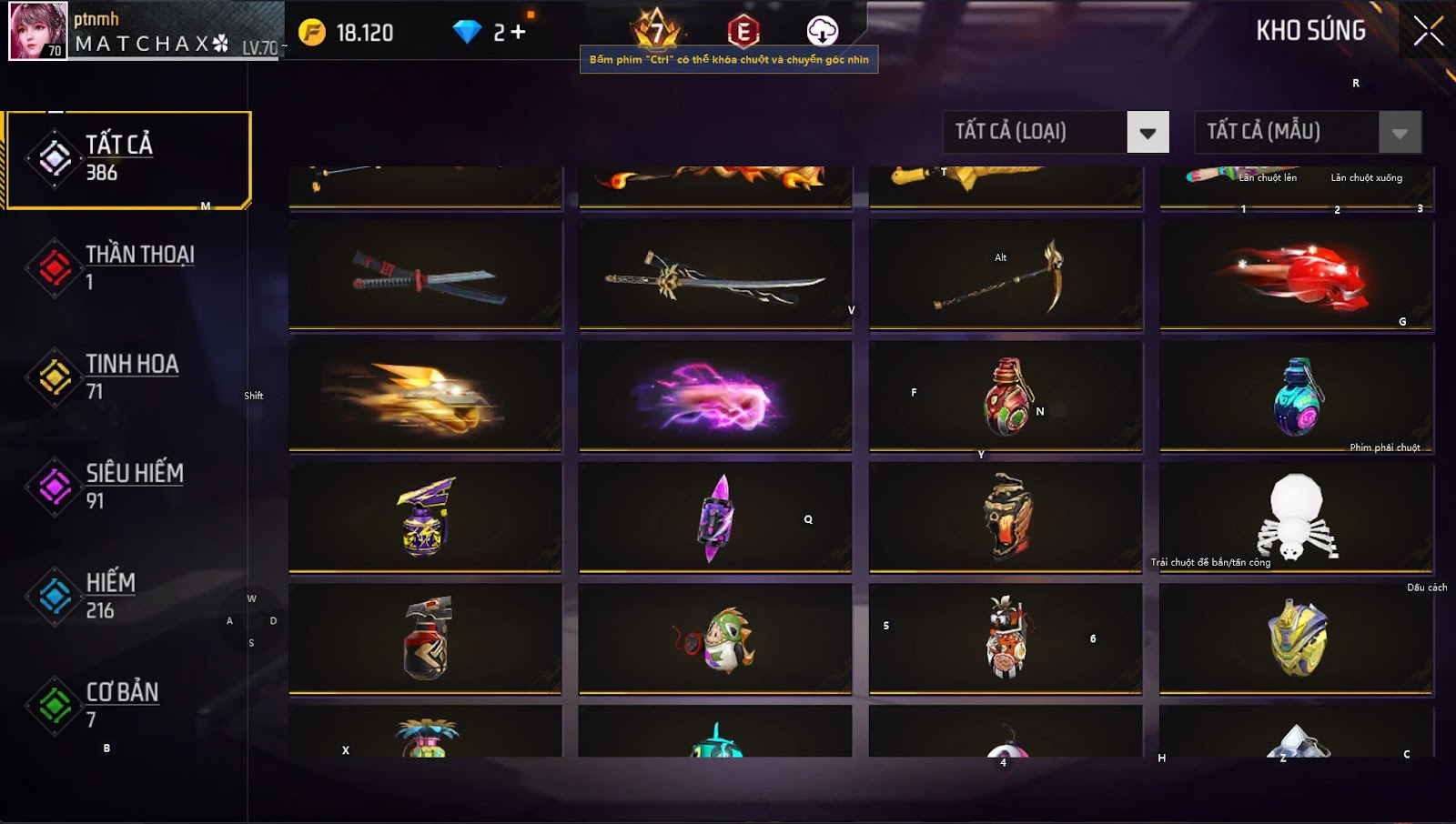Select the purple lightning fist skin
The width and height of the screenshot is (1456, 824).
coord(715,397)
